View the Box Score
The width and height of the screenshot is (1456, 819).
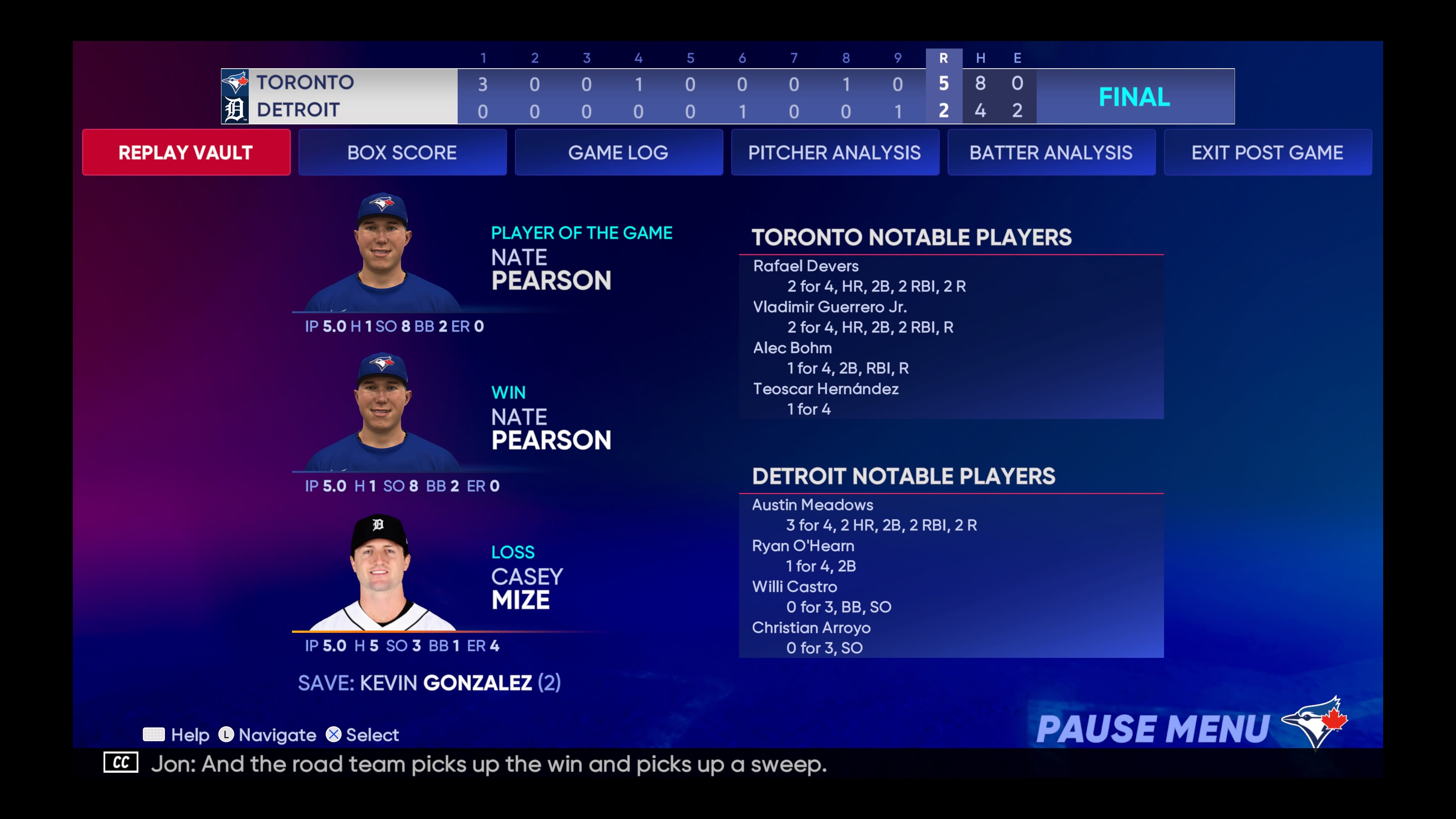[x=402, y=152]
